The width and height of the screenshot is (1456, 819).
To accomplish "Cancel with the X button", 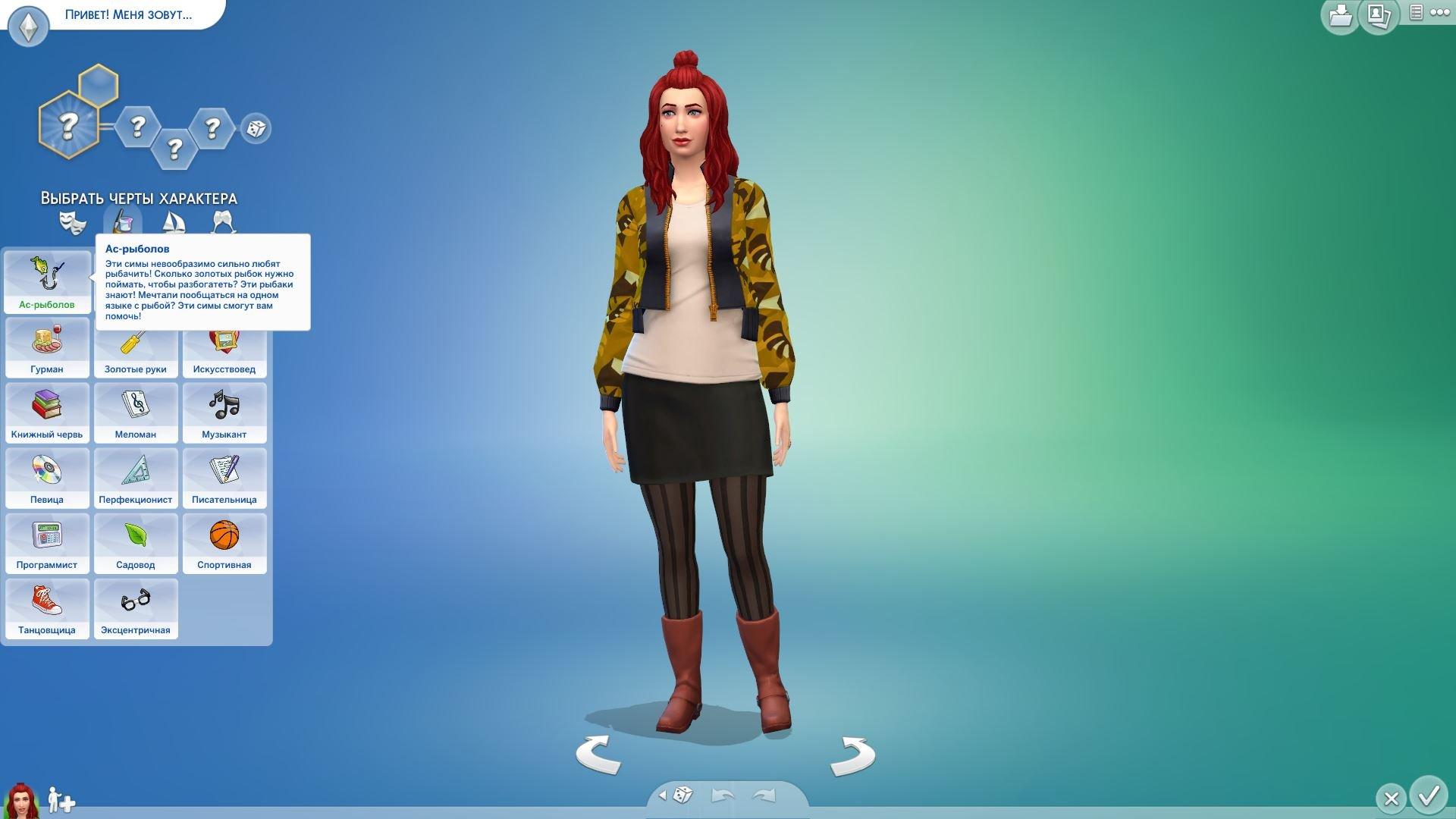I will click(1391, 799).
